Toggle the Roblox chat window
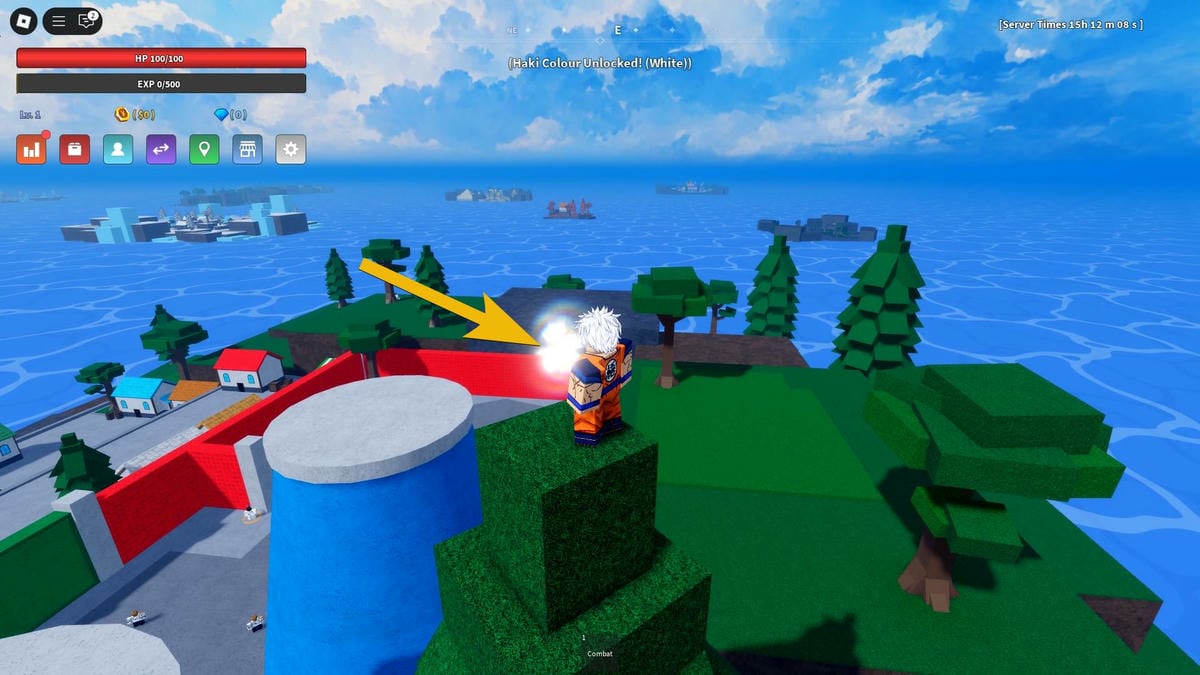 tap(87, 20)
